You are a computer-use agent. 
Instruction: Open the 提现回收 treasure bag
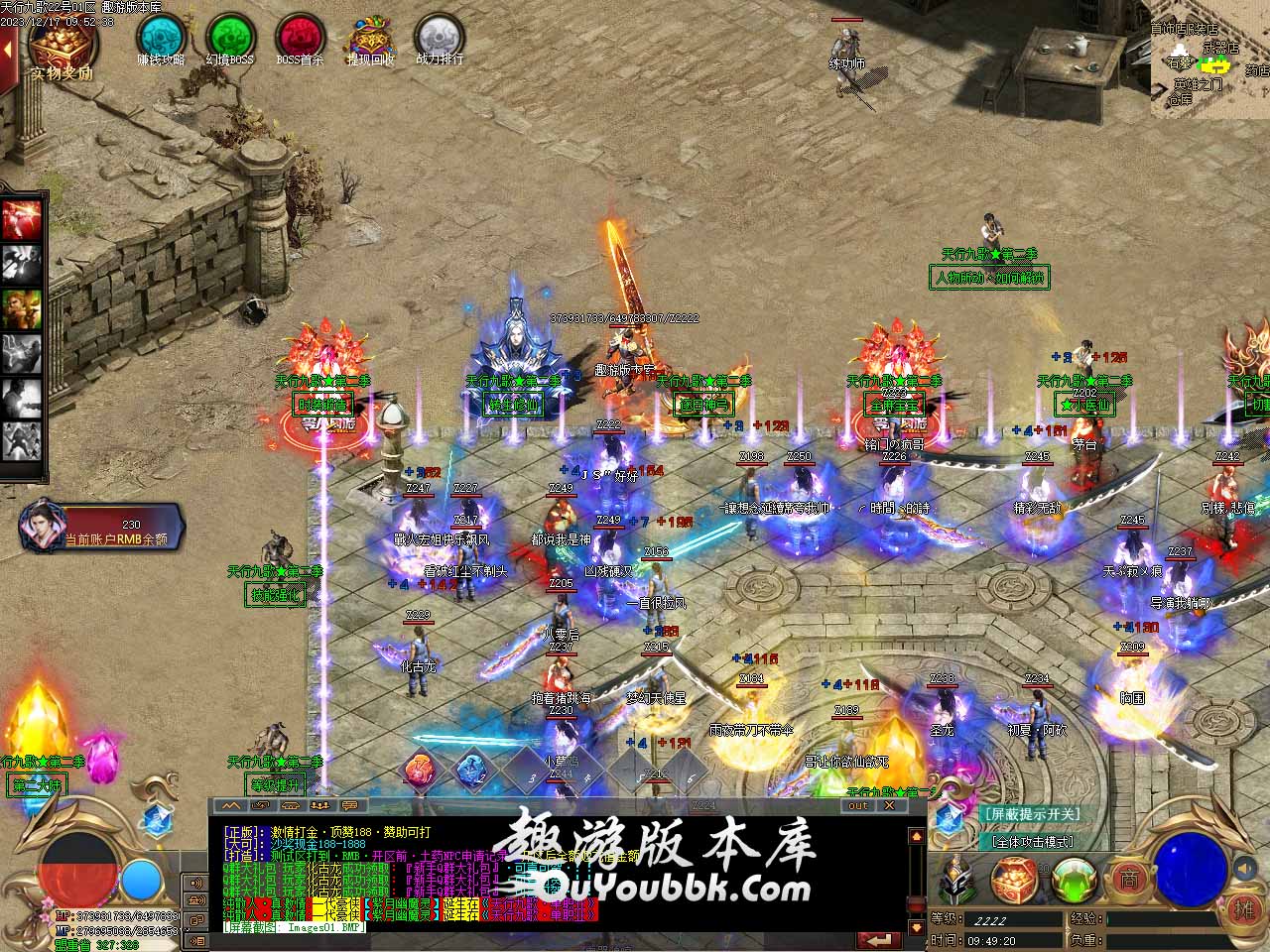(369, 38)
